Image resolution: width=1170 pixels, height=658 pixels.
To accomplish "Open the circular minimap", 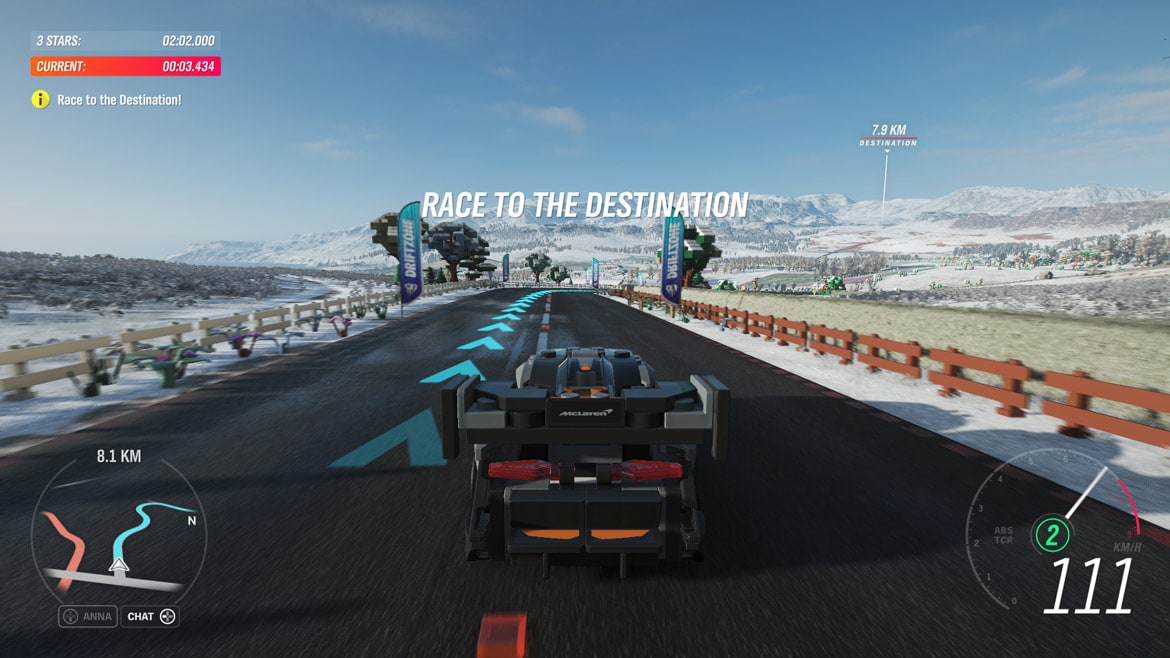I will point(118,539).
